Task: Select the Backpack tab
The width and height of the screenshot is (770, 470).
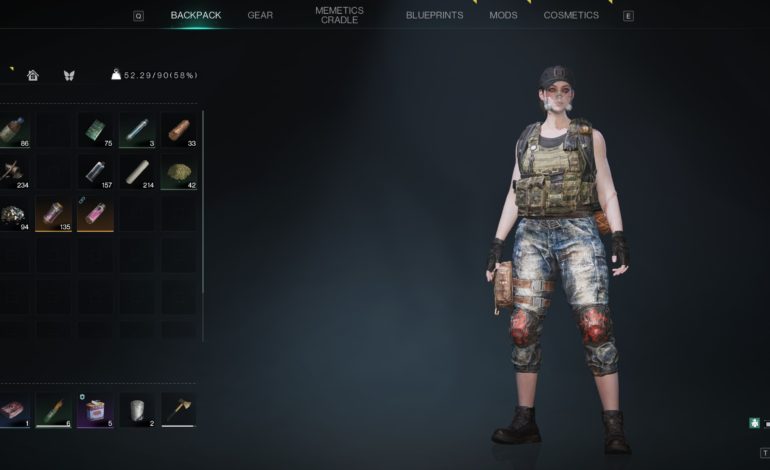Action: pos(196,15)
